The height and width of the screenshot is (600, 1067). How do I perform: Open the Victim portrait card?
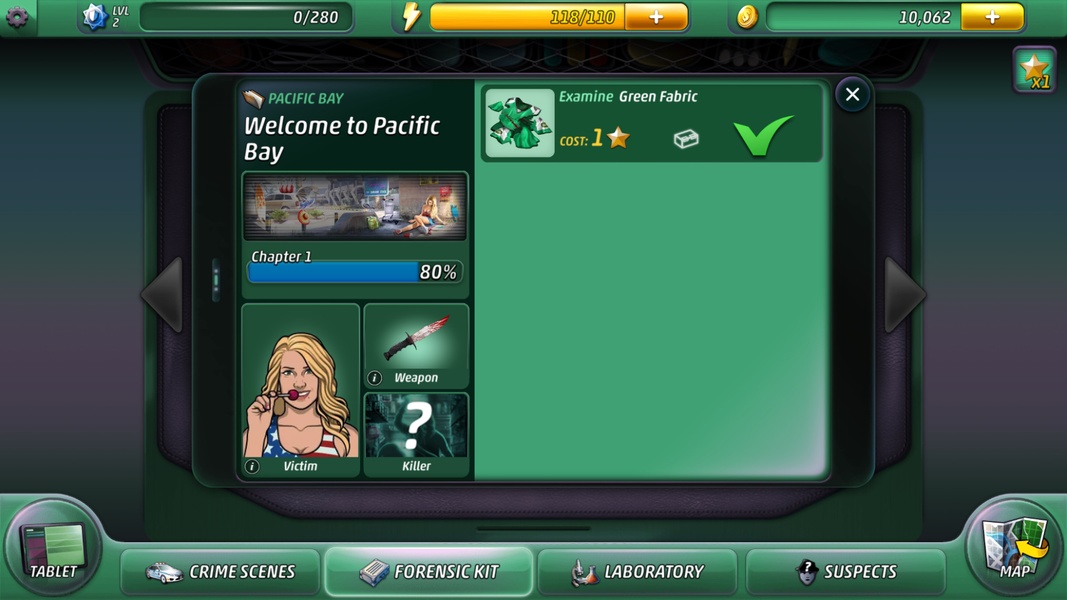(x=300, y=390)
